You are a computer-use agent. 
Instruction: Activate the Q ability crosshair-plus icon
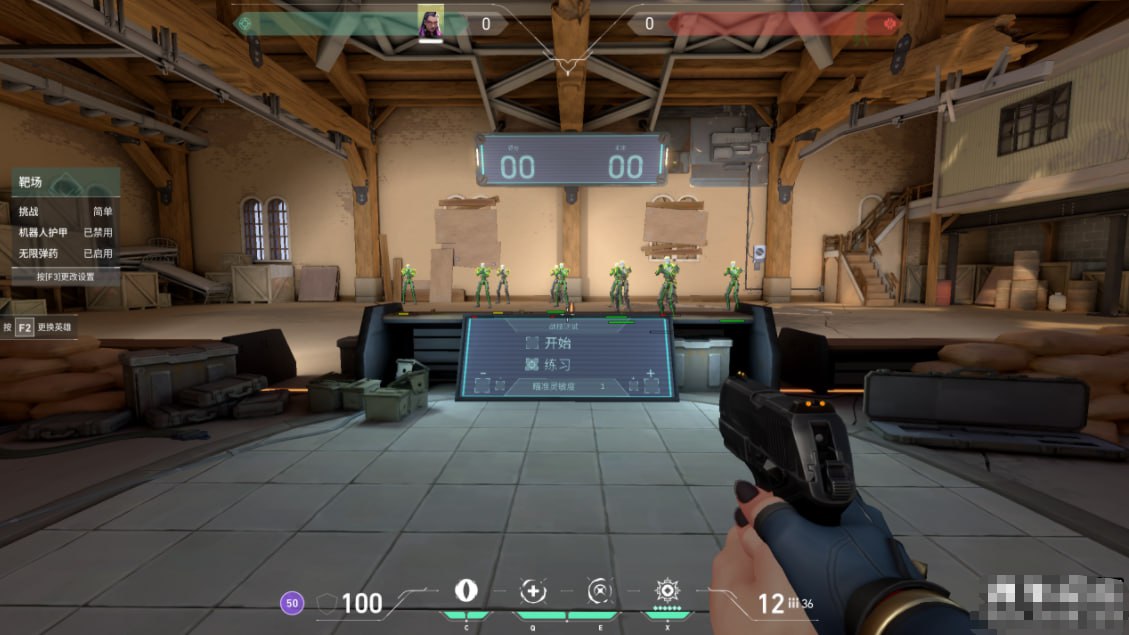pos(533,590)
